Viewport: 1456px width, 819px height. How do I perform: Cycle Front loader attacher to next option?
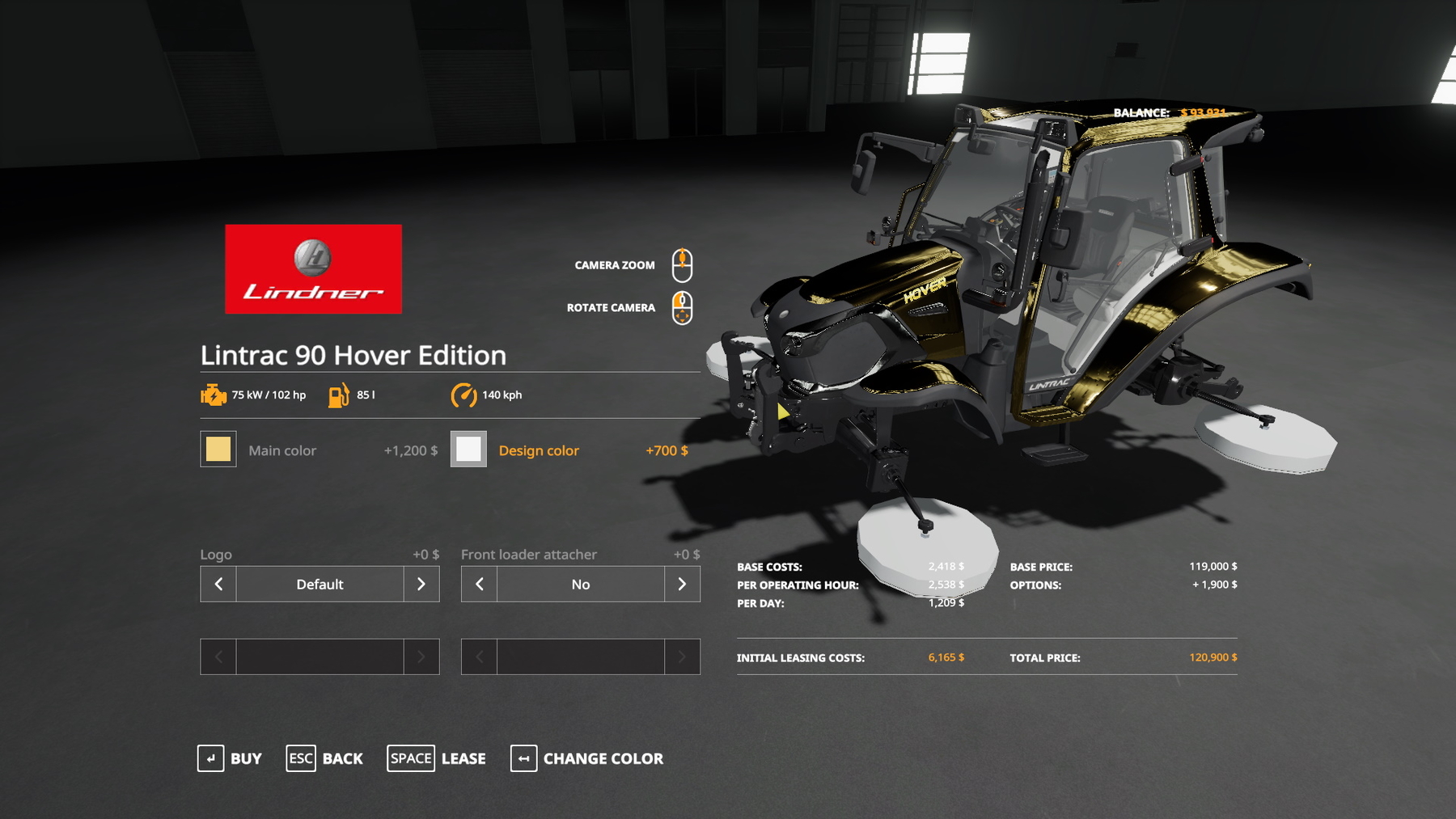(682, 584)
